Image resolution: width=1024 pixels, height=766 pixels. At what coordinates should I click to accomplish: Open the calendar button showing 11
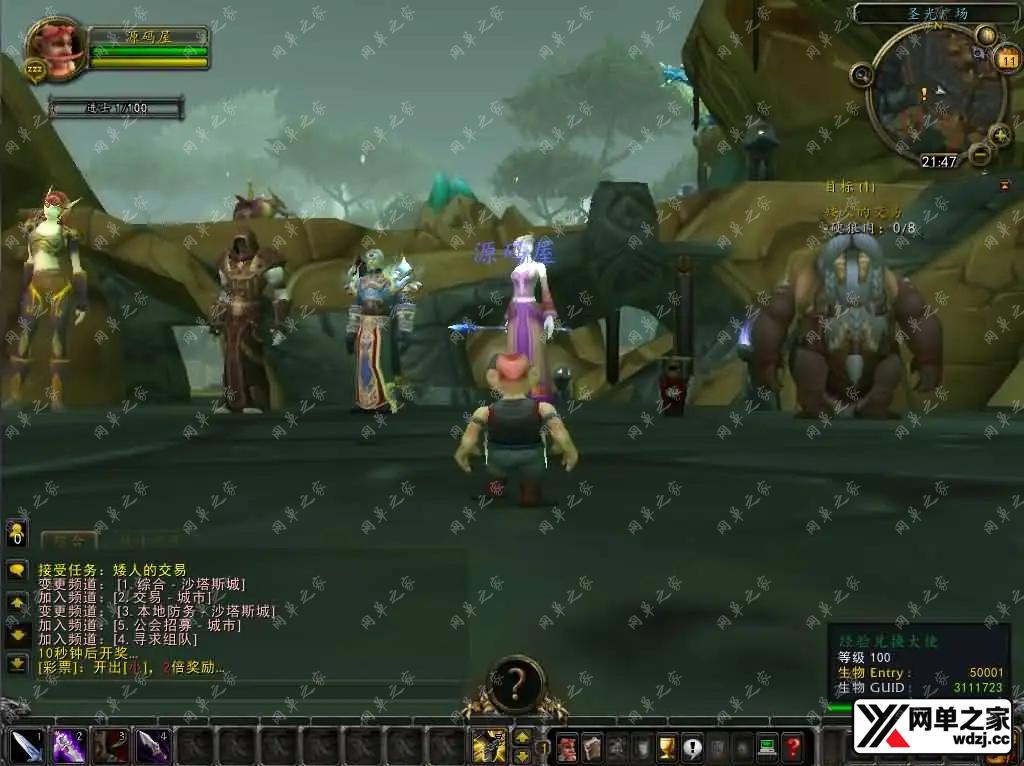[1005, 57]
